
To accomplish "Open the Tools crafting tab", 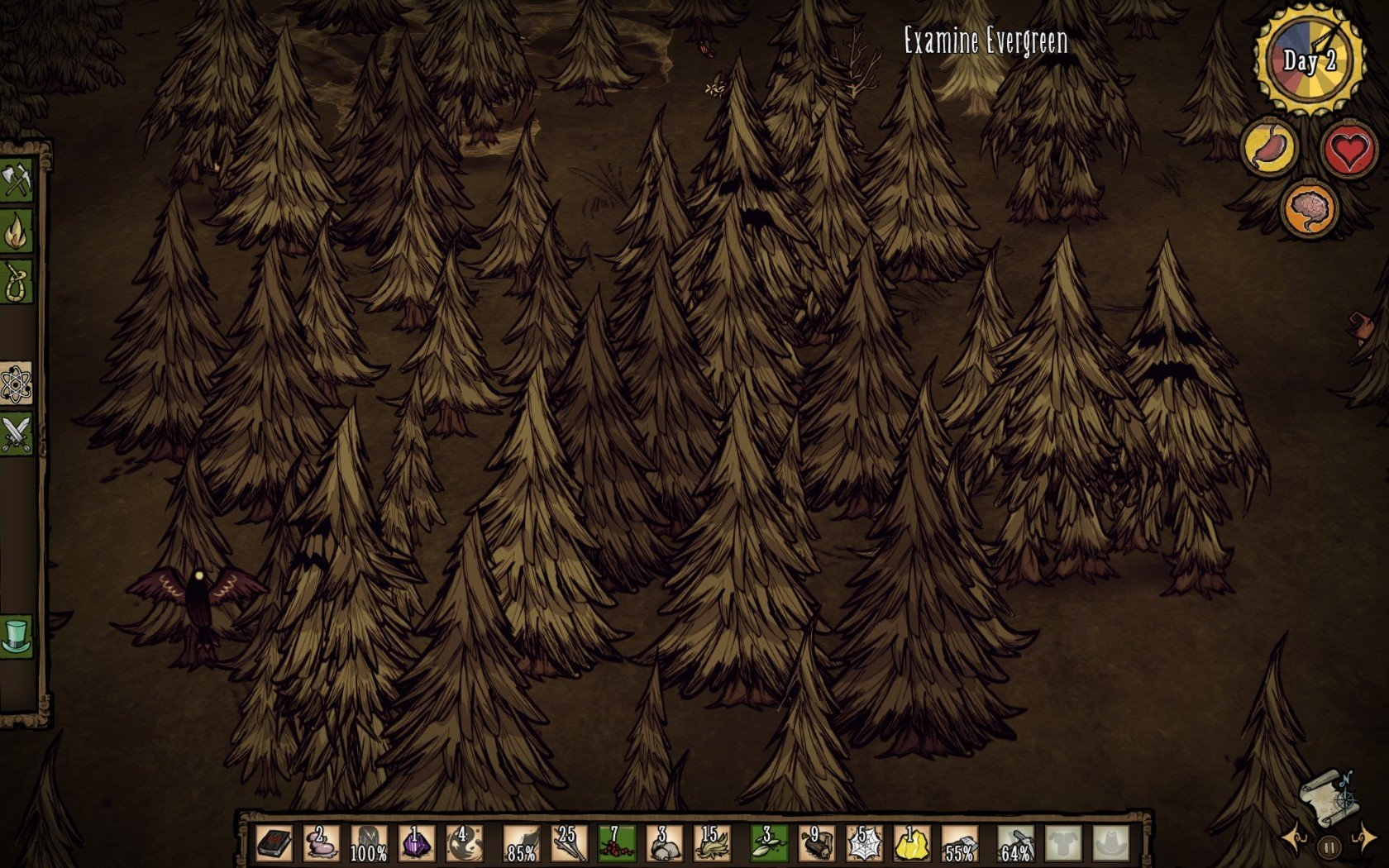I will tap(17, 180).
